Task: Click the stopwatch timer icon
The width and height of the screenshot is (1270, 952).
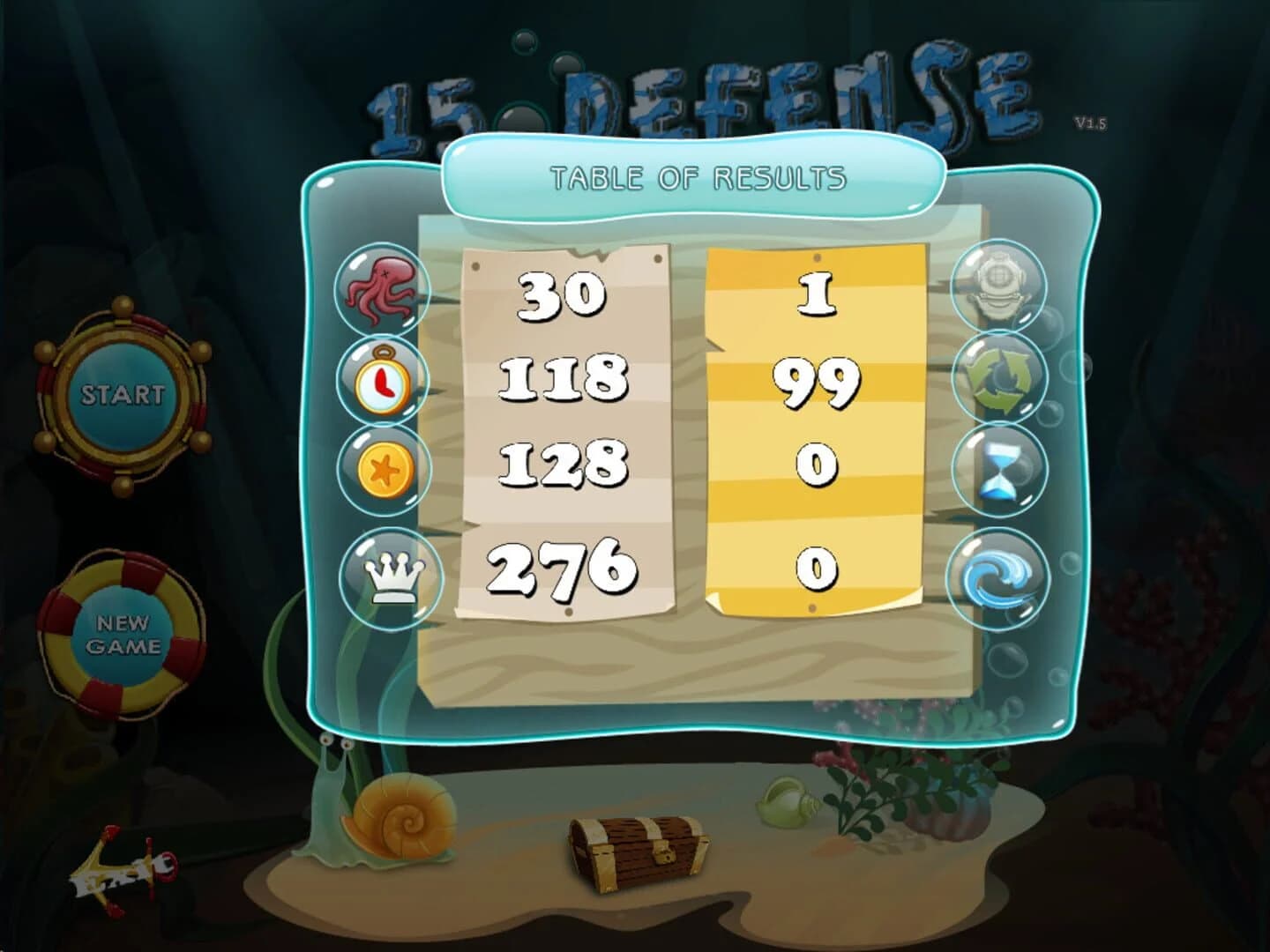Action: click(x=383, y=384)
